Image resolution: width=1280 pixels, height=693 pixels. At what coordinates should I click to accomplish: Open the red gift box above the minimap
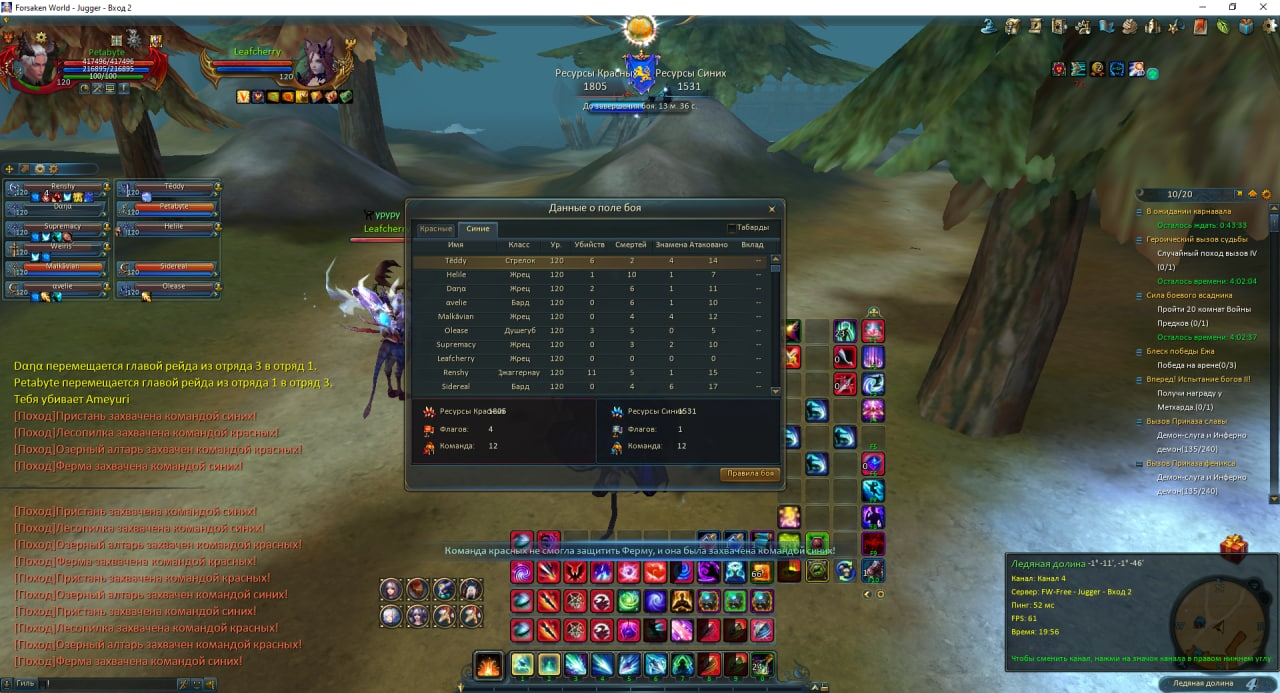click(1234, 548)
